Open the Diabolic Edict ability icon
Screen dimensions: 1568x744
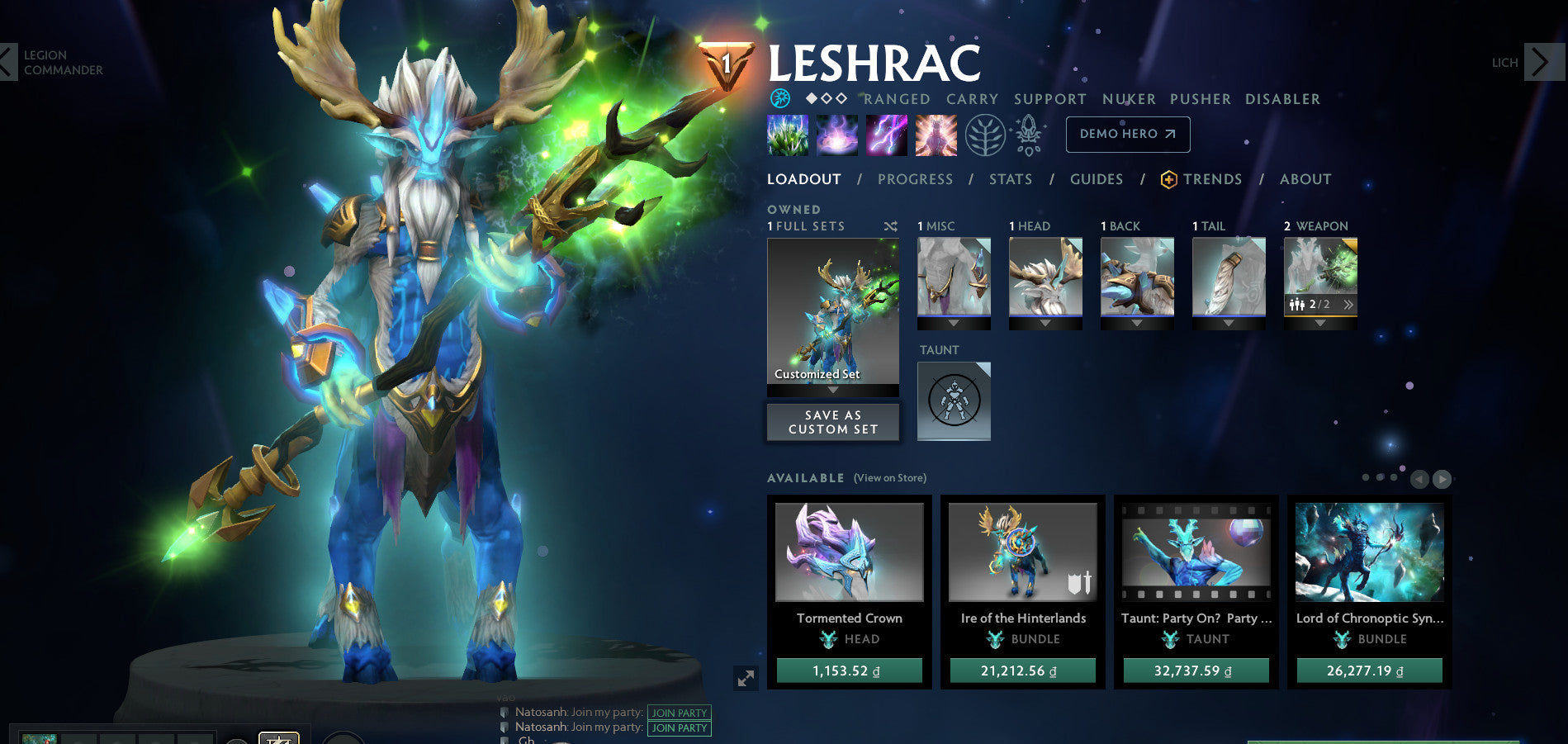[836, 136]
